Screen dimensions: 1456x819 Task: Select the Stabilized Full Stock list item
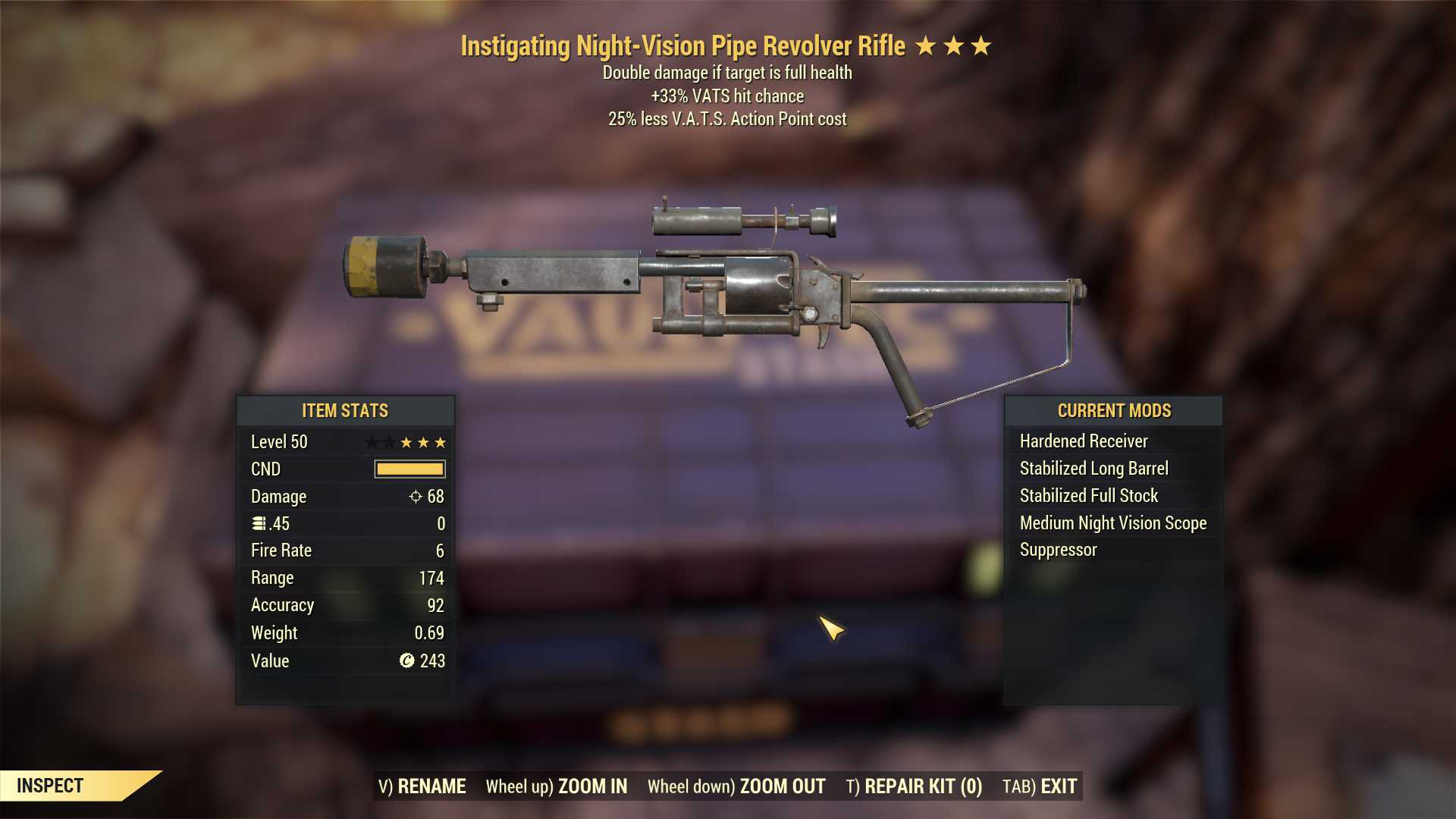click(x=1088, y=495)
